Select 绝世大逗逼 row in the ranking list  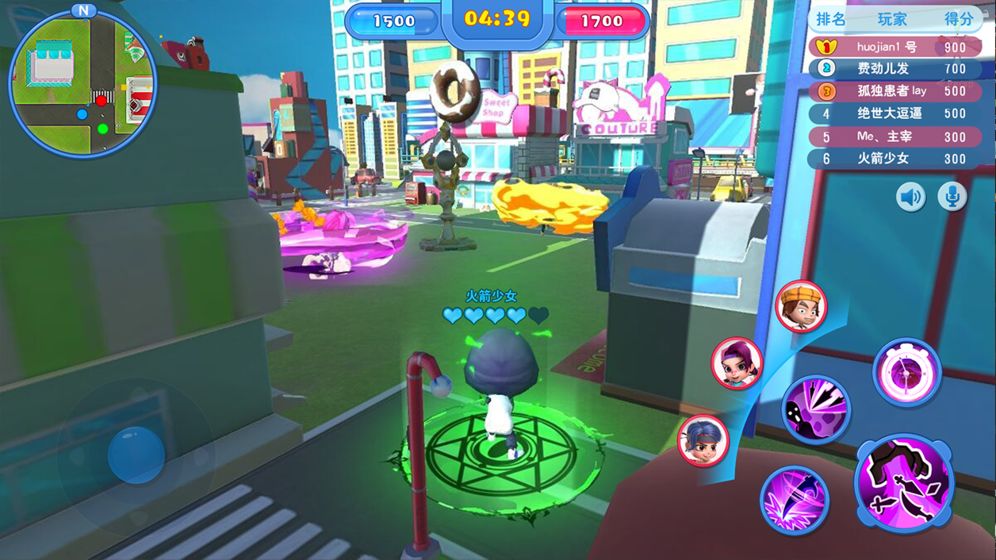point(893,113)
